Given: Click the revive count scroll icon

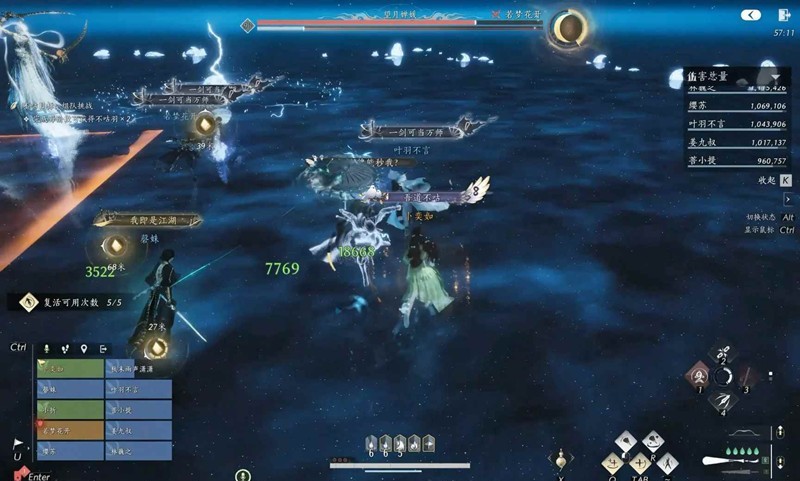Looking at the screenshot, I should point(29,301).
